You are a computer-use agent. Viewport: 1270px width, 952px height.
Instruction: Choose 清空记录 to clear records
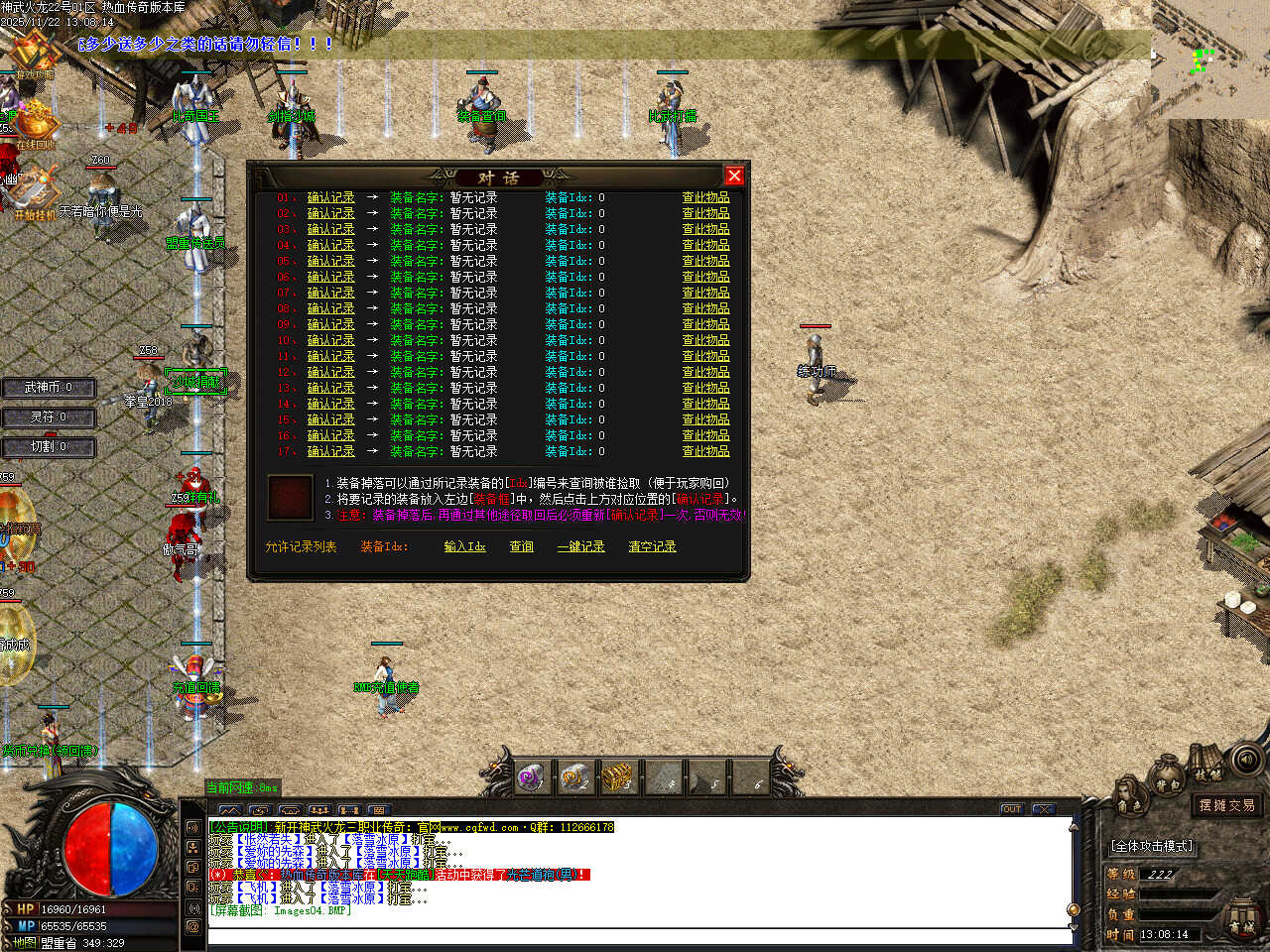click(652, 546)
